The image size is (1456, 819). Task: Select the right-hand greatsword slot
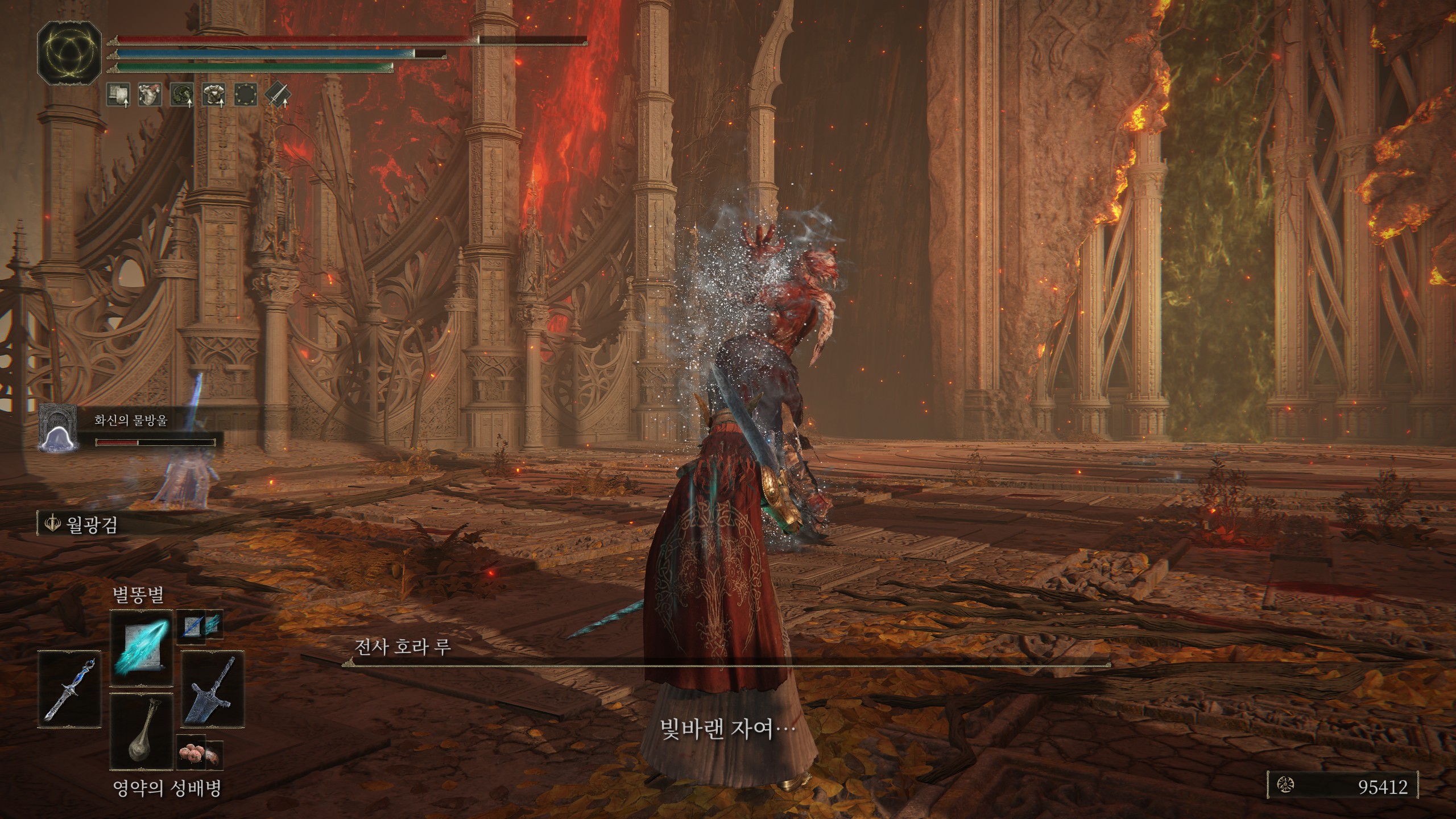(x=213, y=689)
